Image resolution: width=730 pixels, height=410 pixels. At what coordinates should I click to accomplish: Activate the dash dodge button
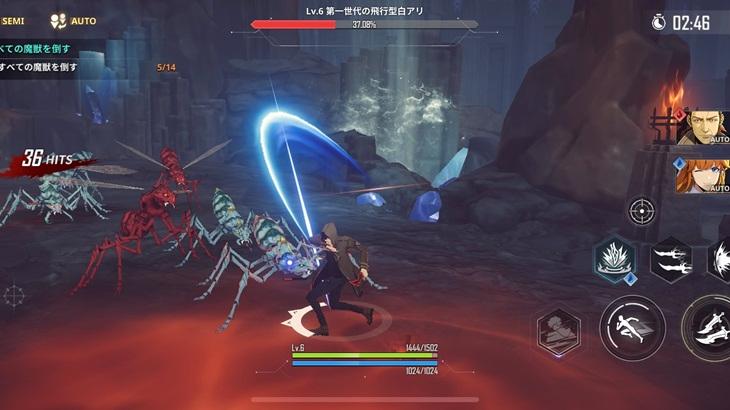(632, 328)
